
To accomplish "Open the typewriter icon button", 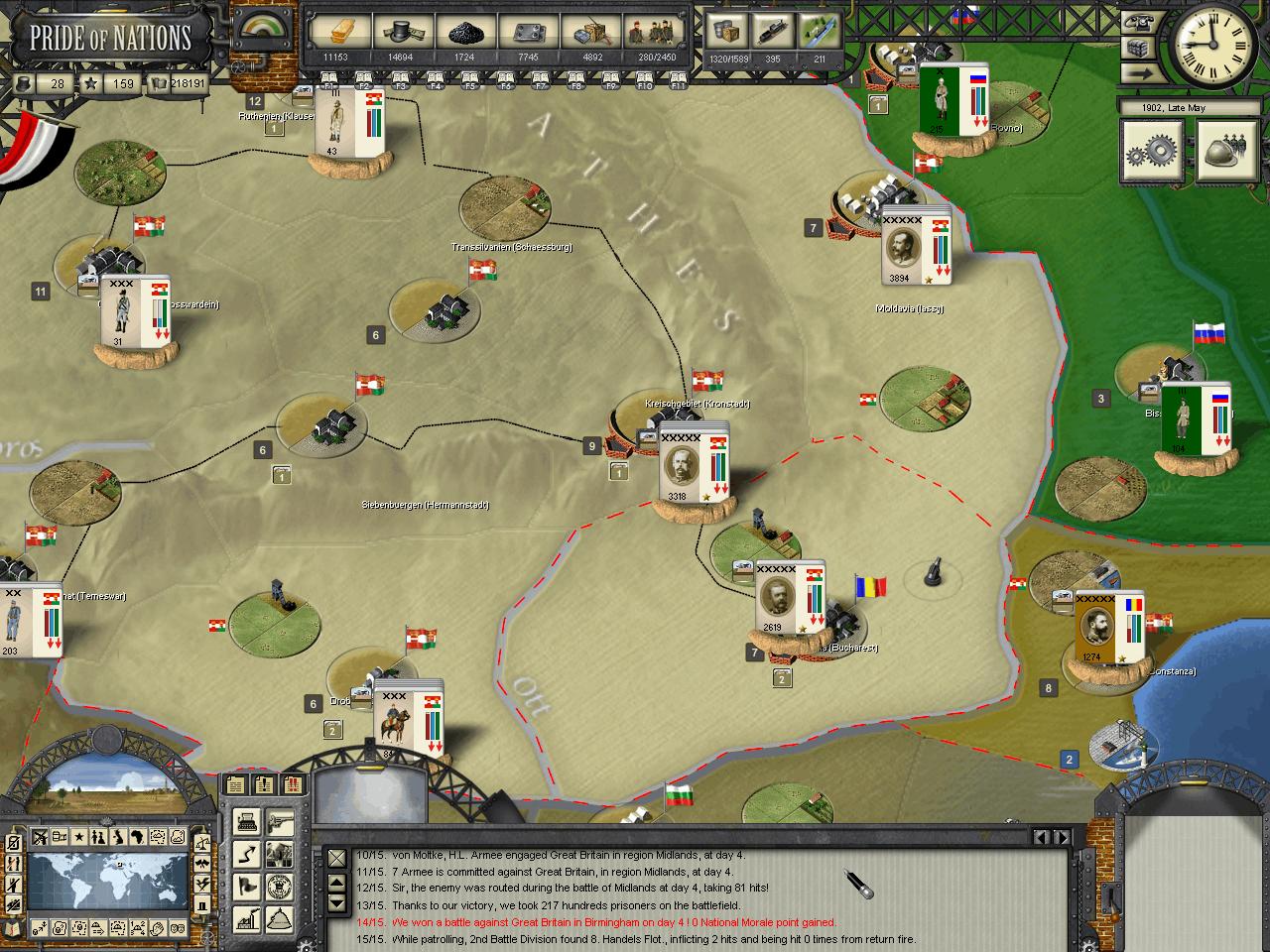I will [247, 821].
